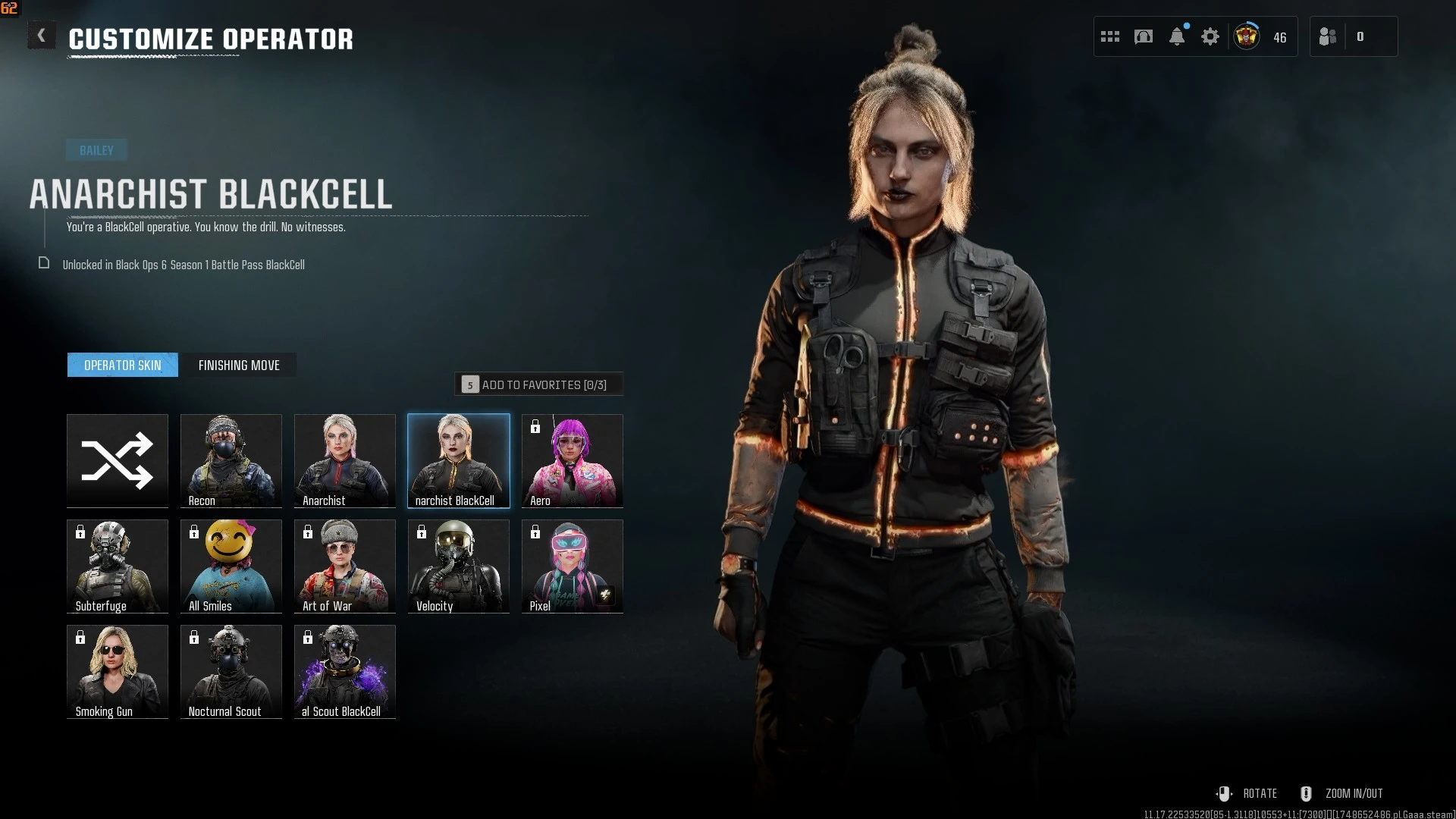Preview the Art of War skin
Image resolution: width=1456 pixels, height=819 pixels.
345,566
